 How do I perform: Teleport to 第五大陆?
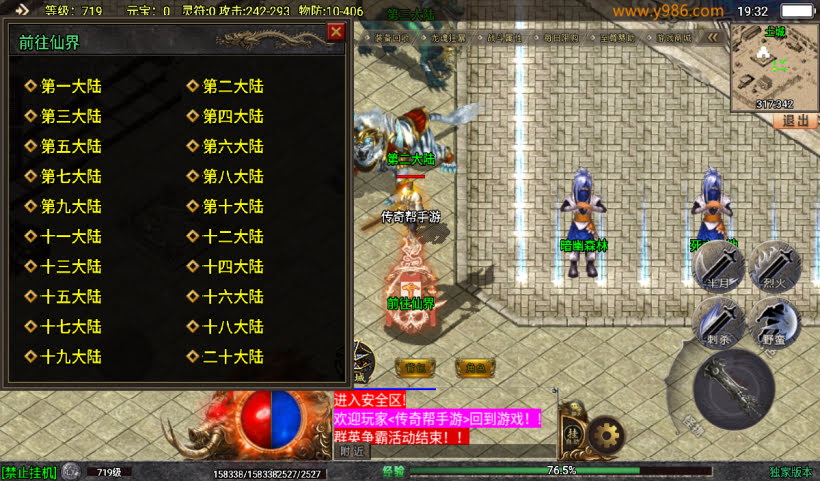click(71, 147)
